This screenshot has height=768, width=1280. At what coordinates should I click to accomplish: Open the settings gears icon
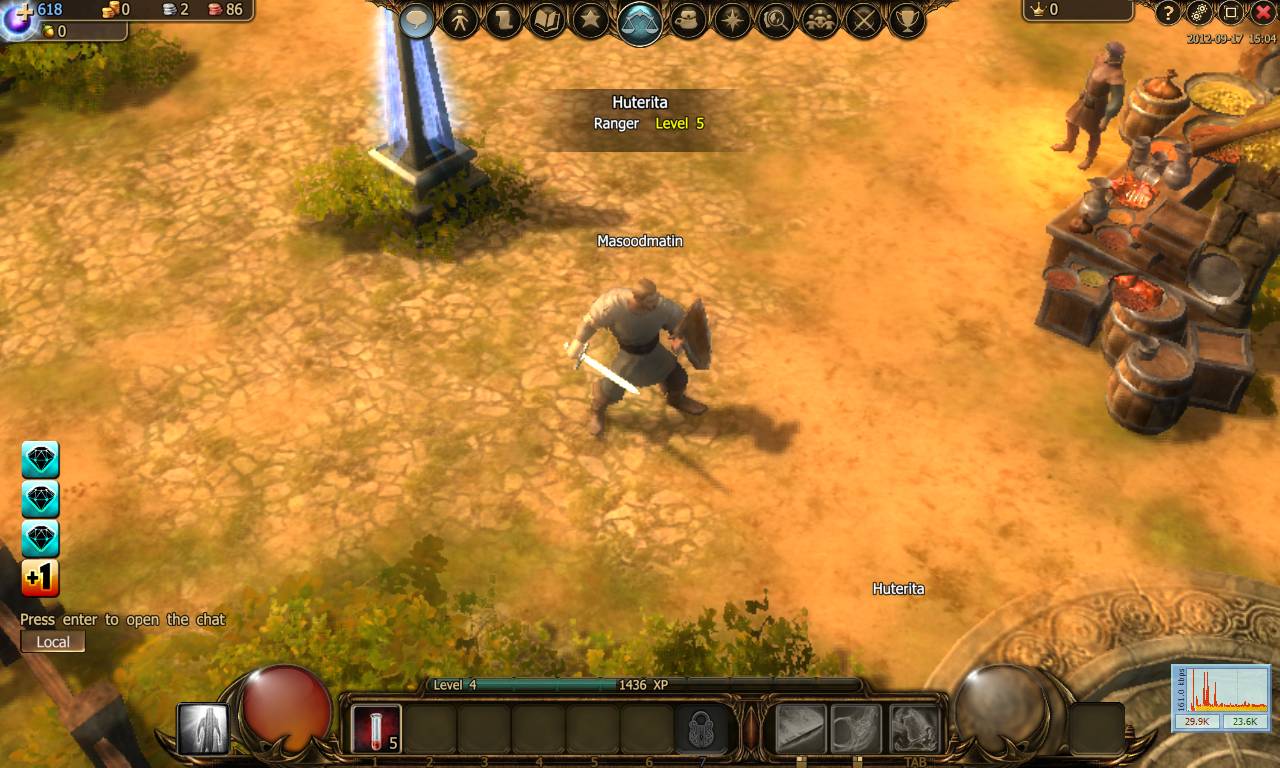[1198, 14]
